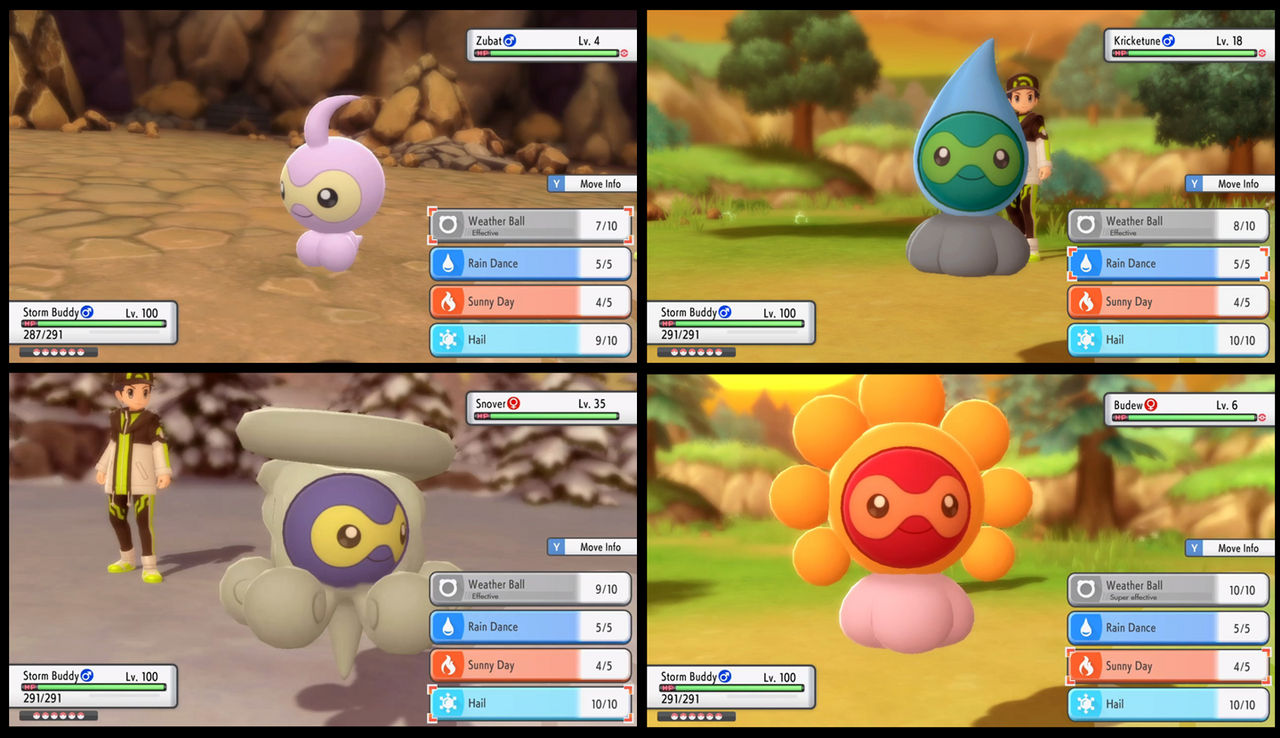Viewport: 1280px width, 738px height.
Task: Select the highlighted Weather Ball move against Zubat
Action: [530, 224]
